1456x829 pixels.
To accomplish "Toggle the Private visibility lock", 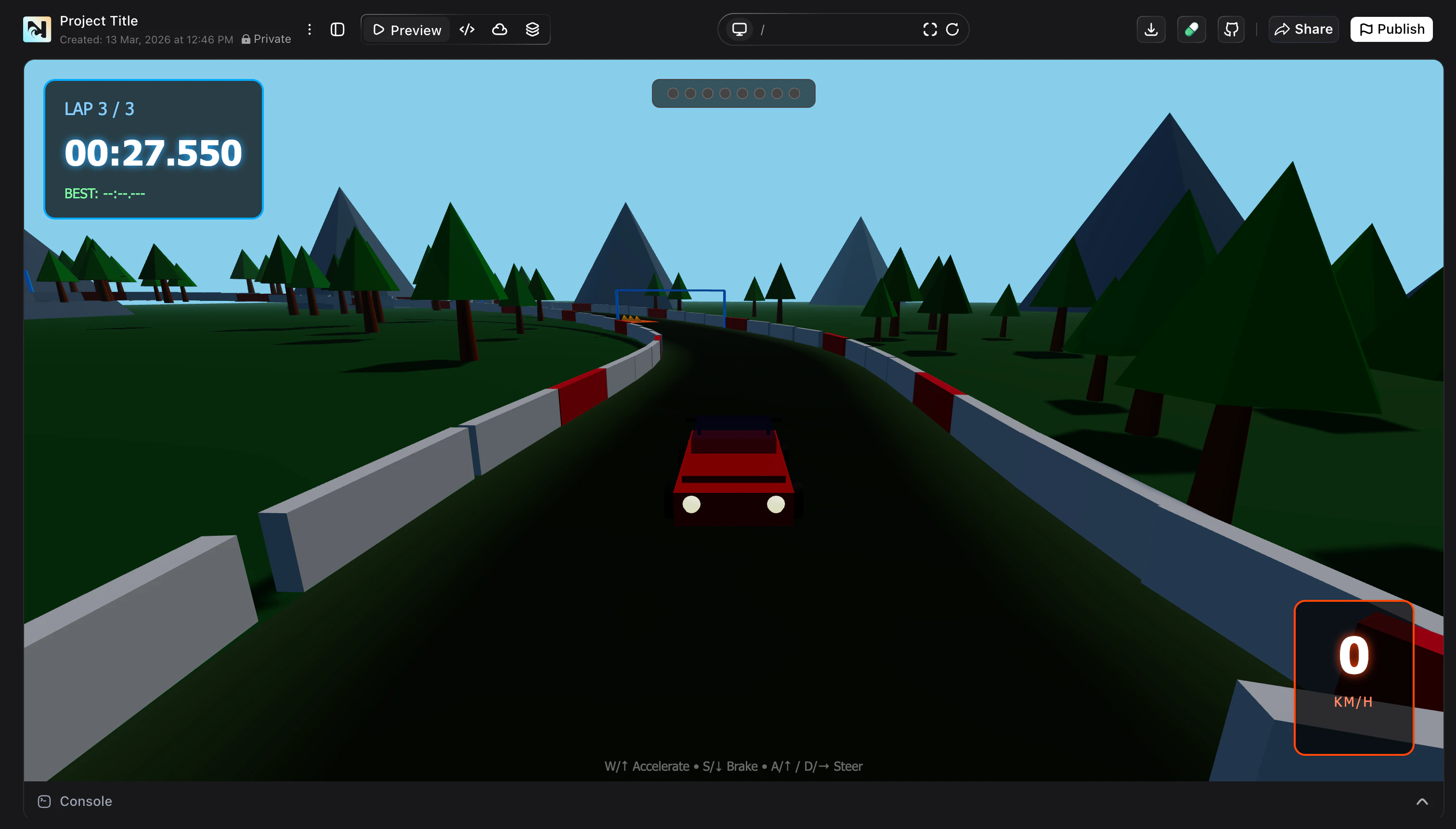I will click(246, 39).
